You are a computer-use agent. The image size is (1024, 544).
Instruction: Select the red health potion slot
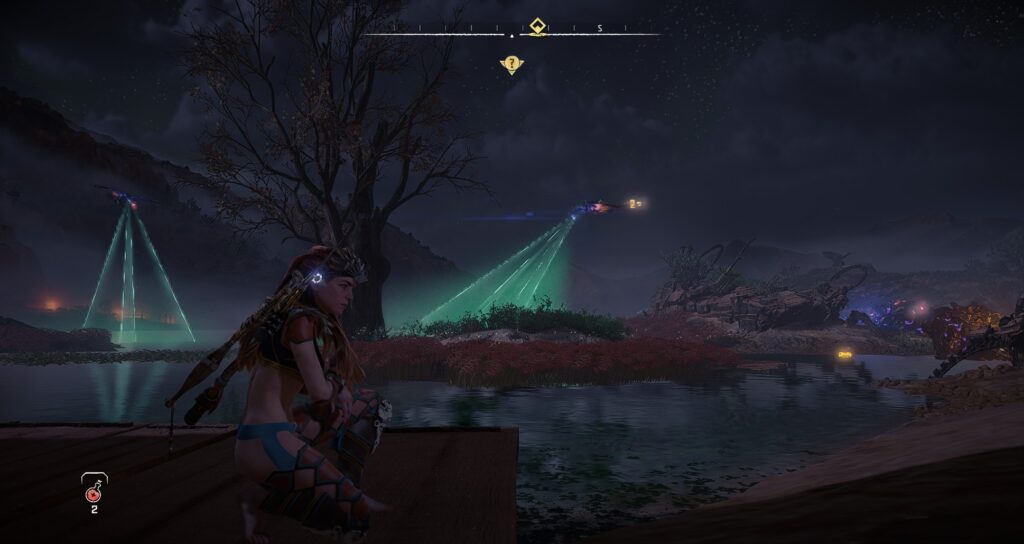coord(94,490)
